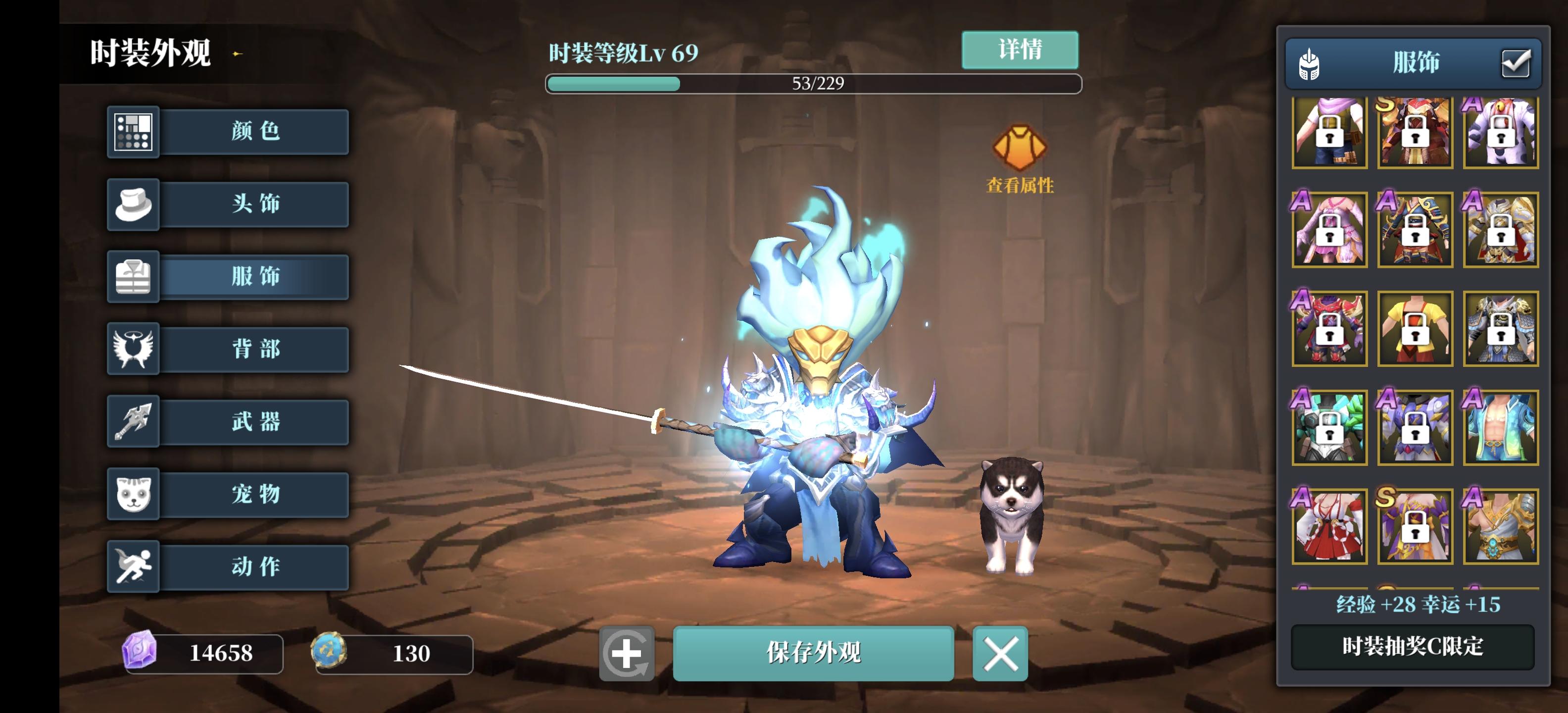1568x713 pixels.
Task: Click the top hat 头饰 icon
Action: tap(133, 204)
